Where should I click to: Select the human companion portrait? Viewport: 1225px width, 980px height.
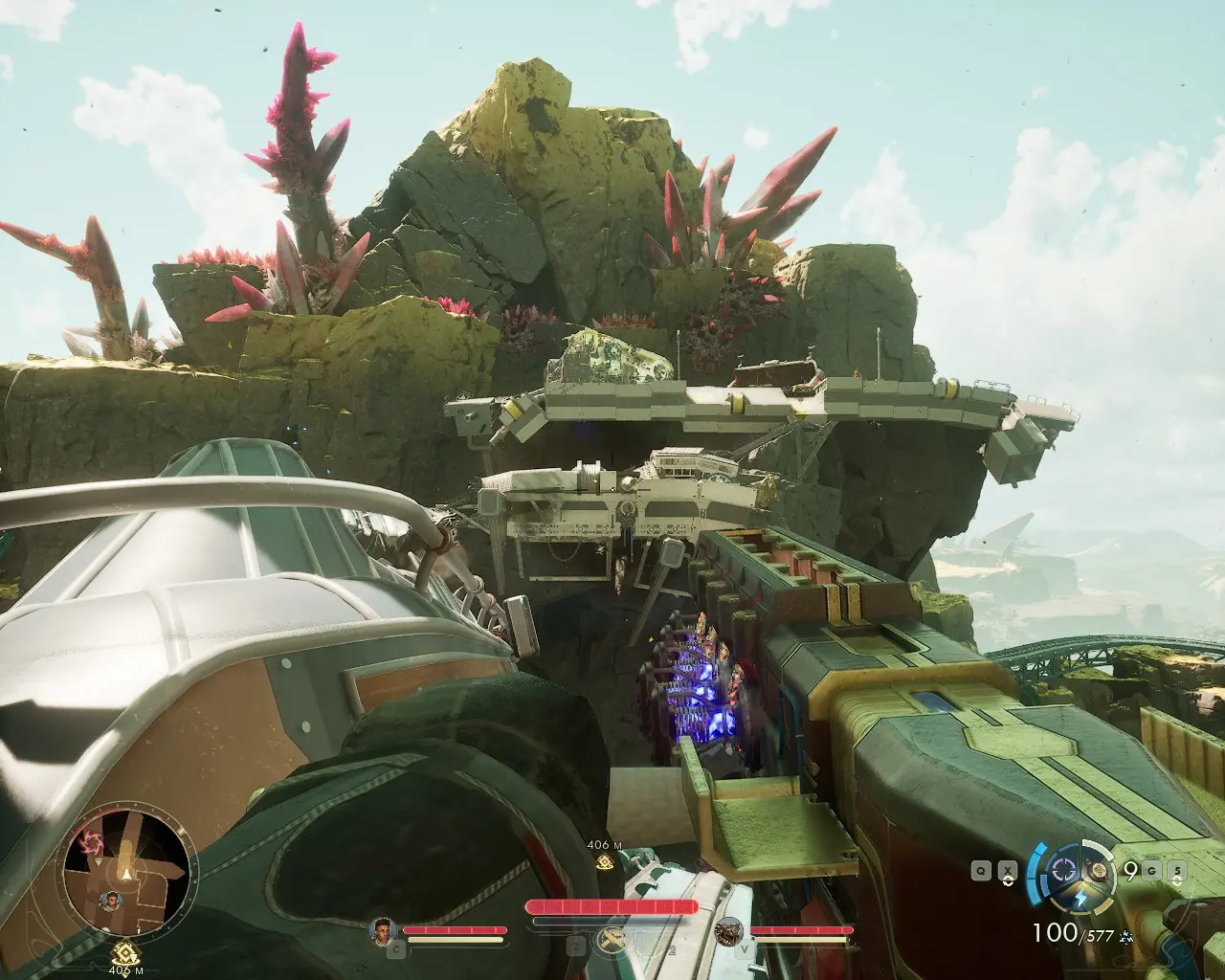point(383,930)
